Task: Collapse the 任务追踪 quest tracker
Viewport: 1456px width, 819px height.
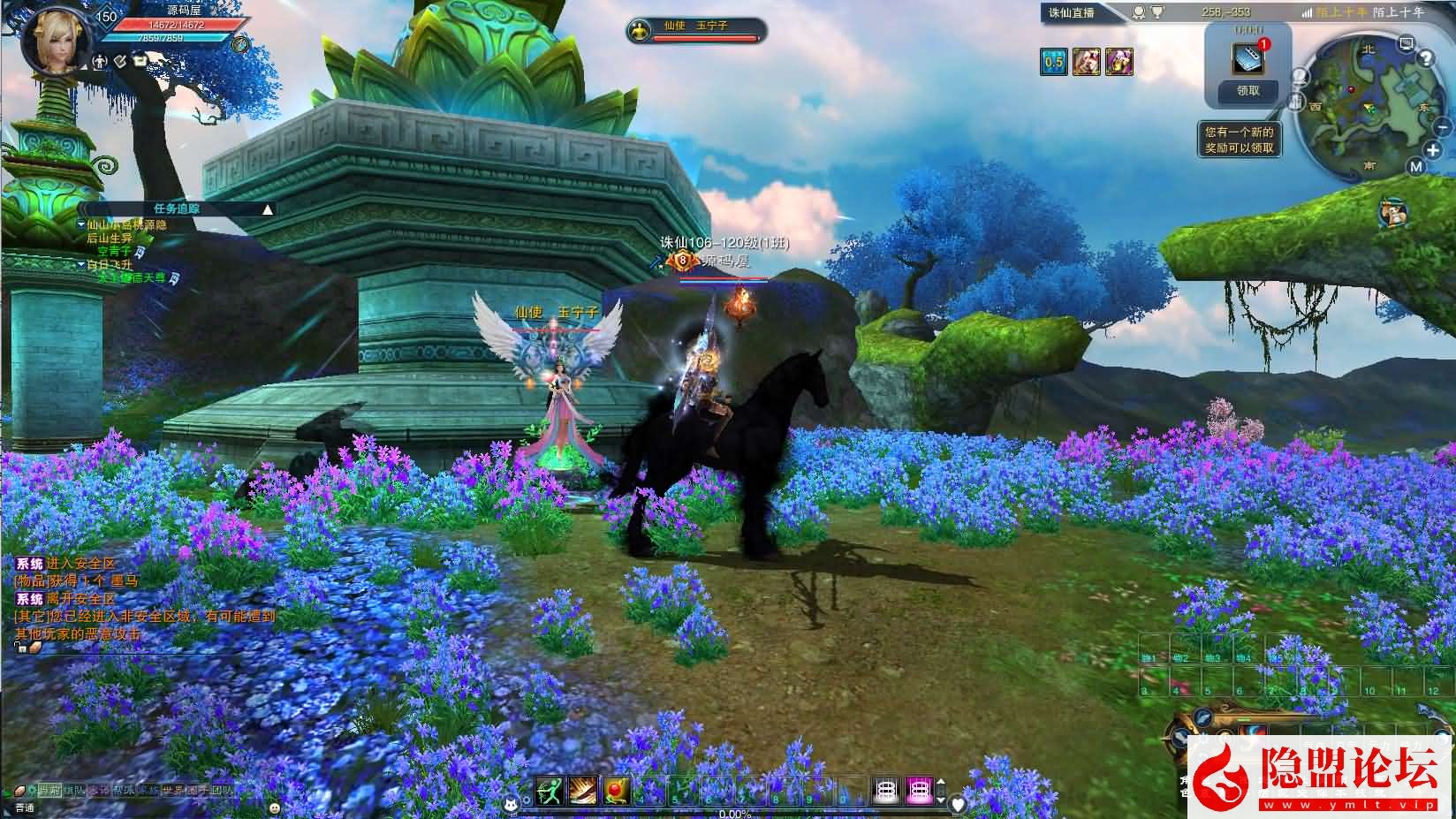Action: pyautogui.click(x=268, y=209)
